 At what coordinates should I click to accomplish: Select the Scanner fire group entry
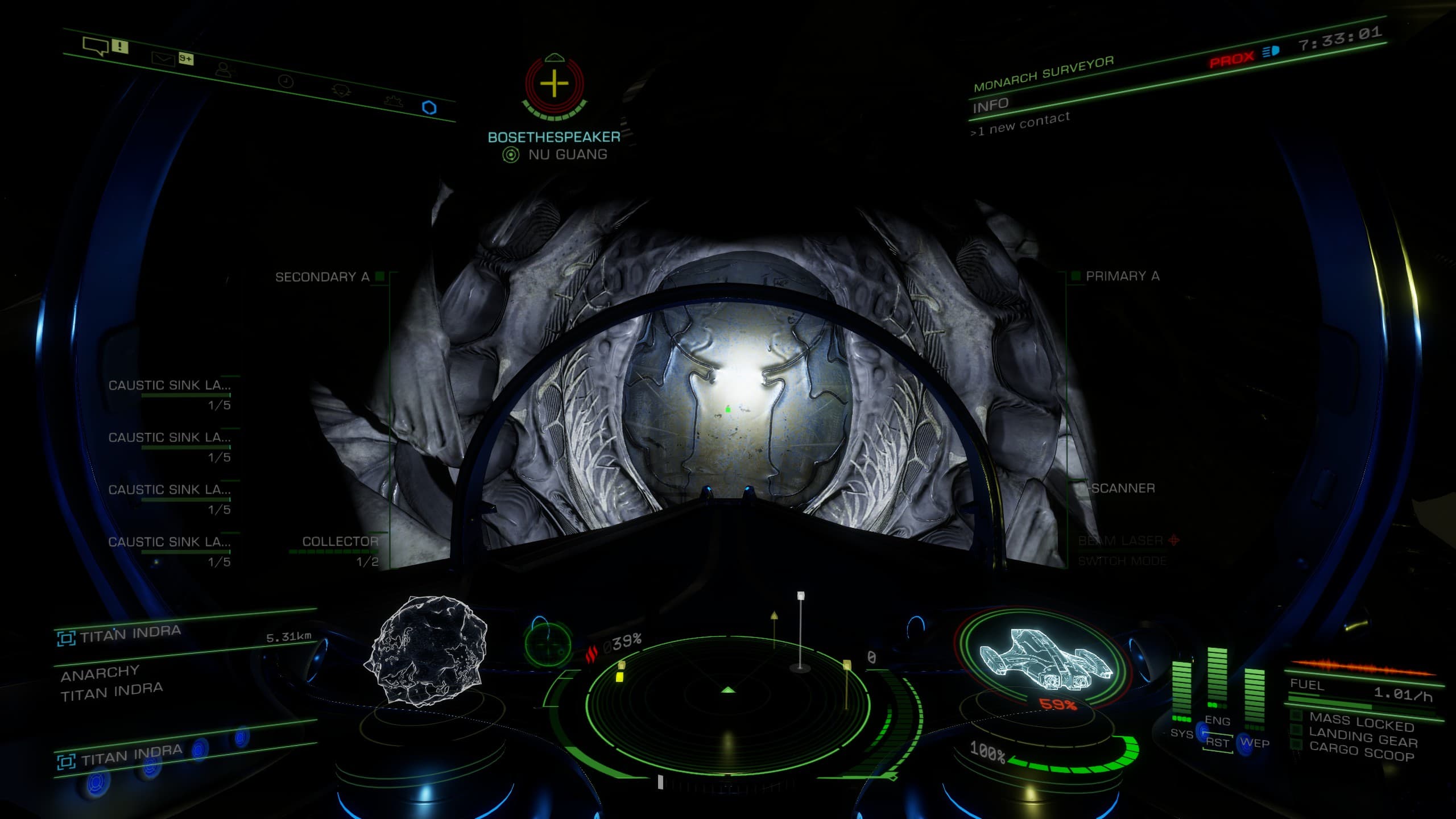(x=1123, y=488)
